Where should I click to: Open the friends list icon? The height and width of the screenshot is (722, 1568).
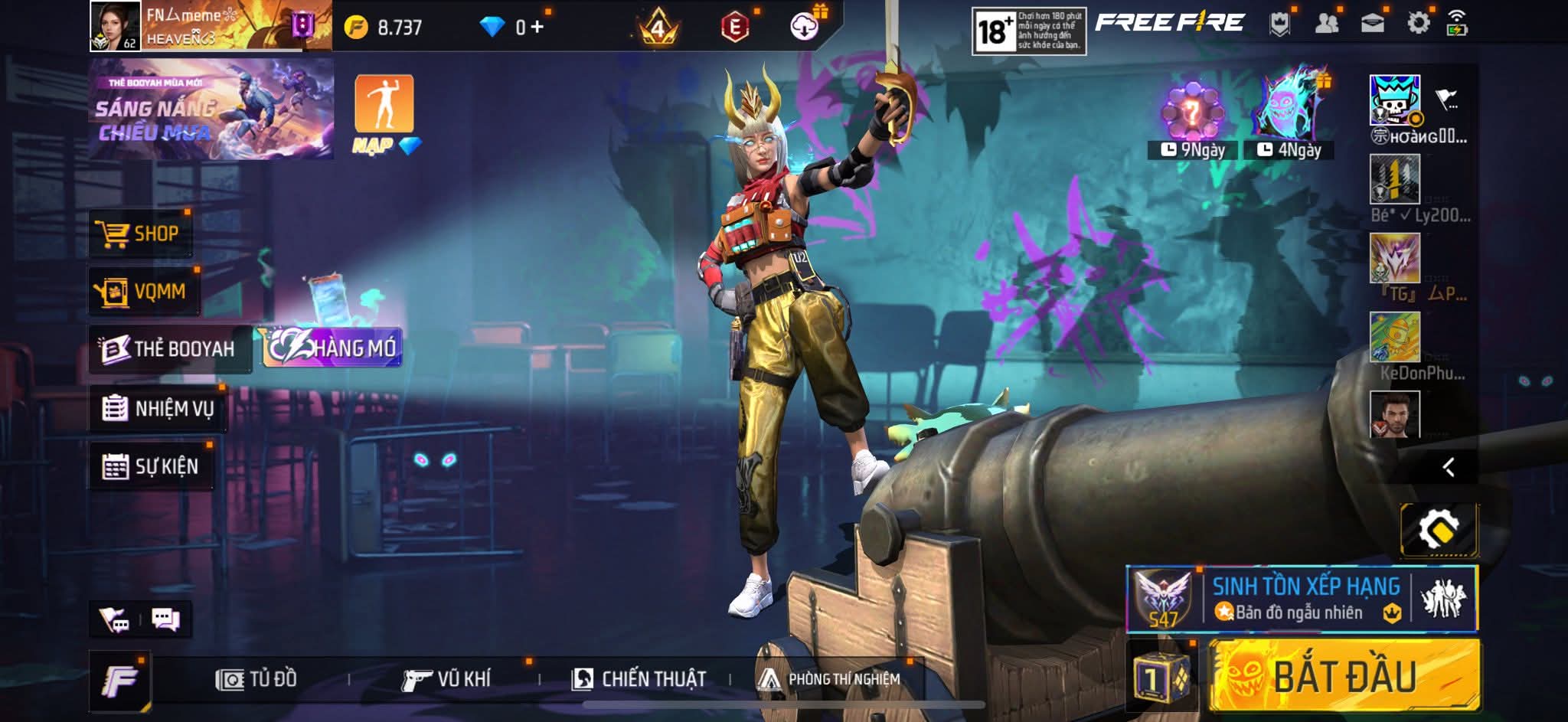pyautogui.click(x=1326, y=23)
